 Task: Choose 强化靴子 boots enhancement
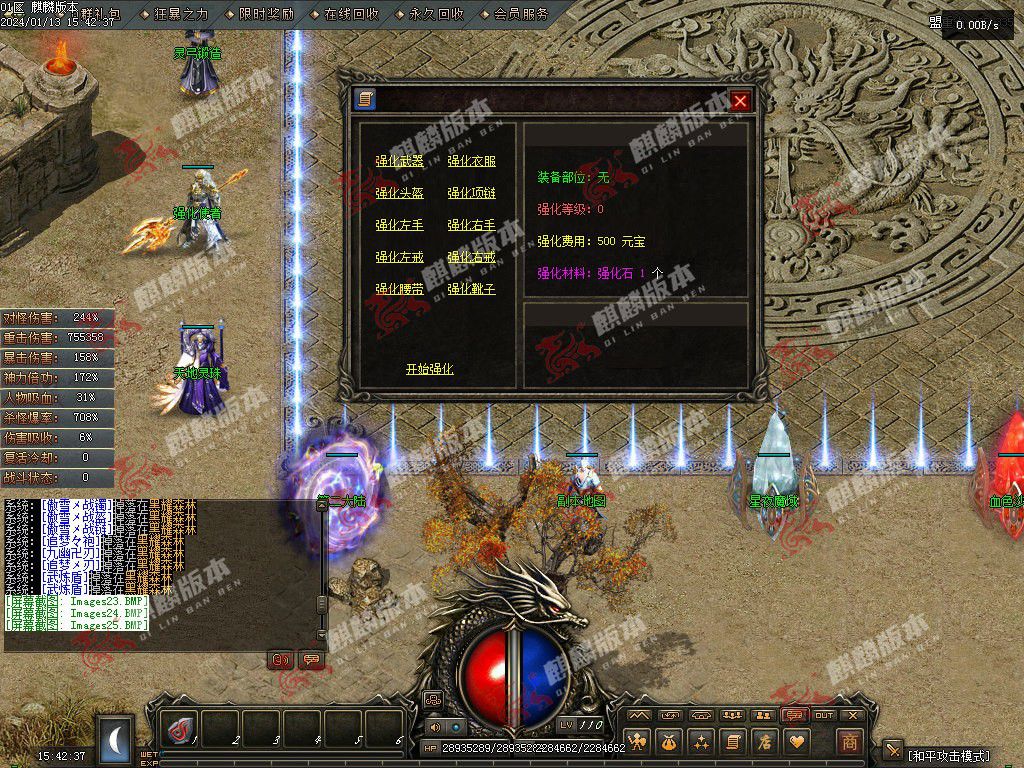(x=471, y=289)
